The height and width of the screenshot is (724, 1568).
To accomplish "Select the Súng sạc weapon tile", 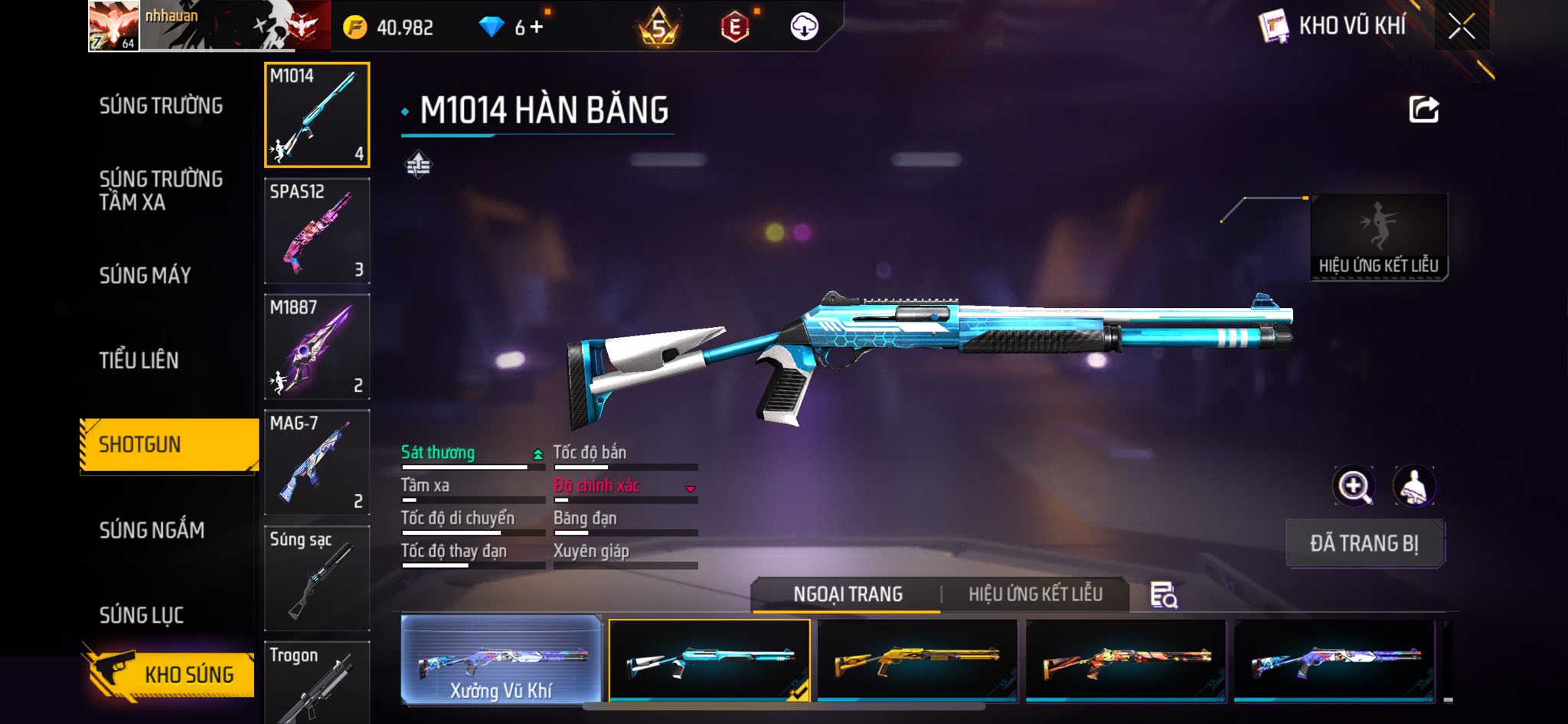I will click(317, 578).
